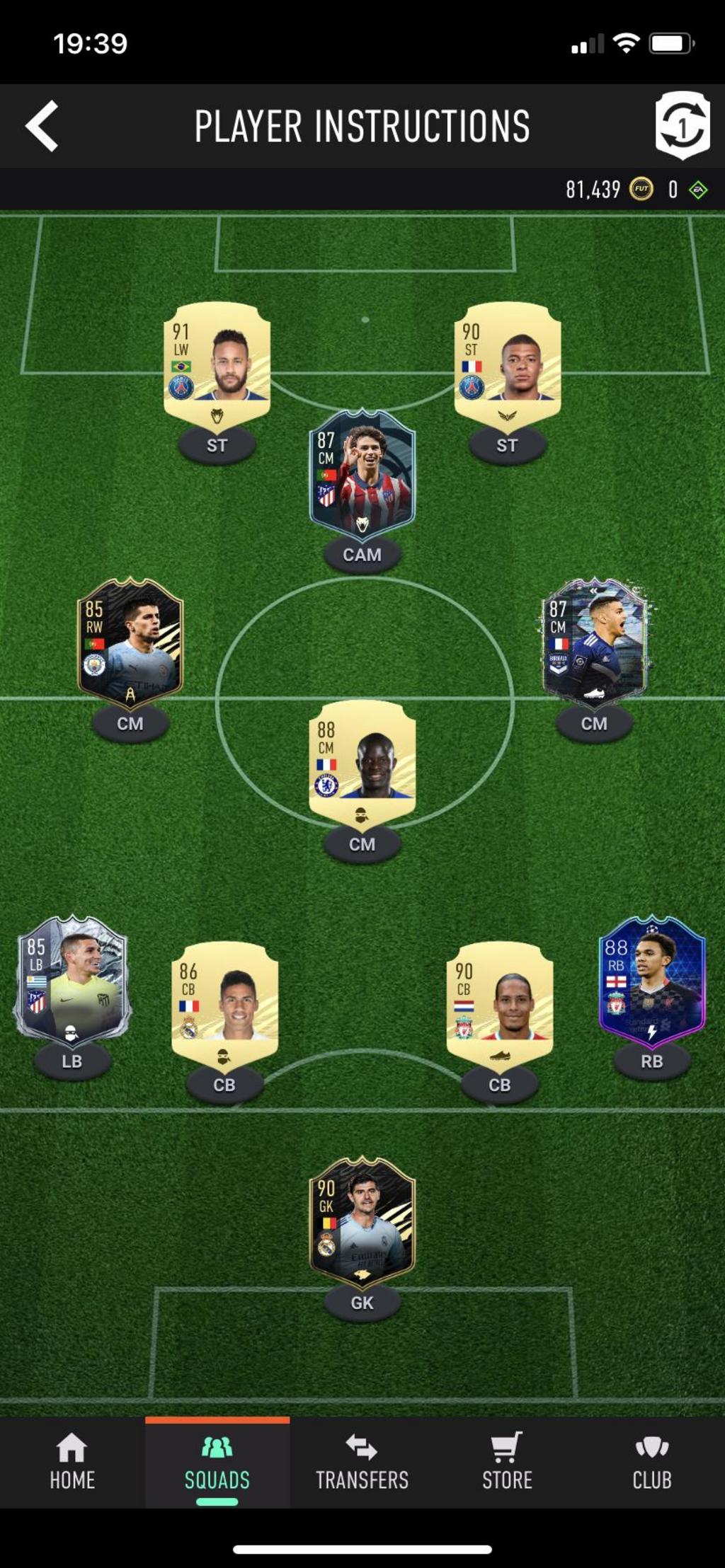Tap the green FIFA Points icon

(698, 190)
